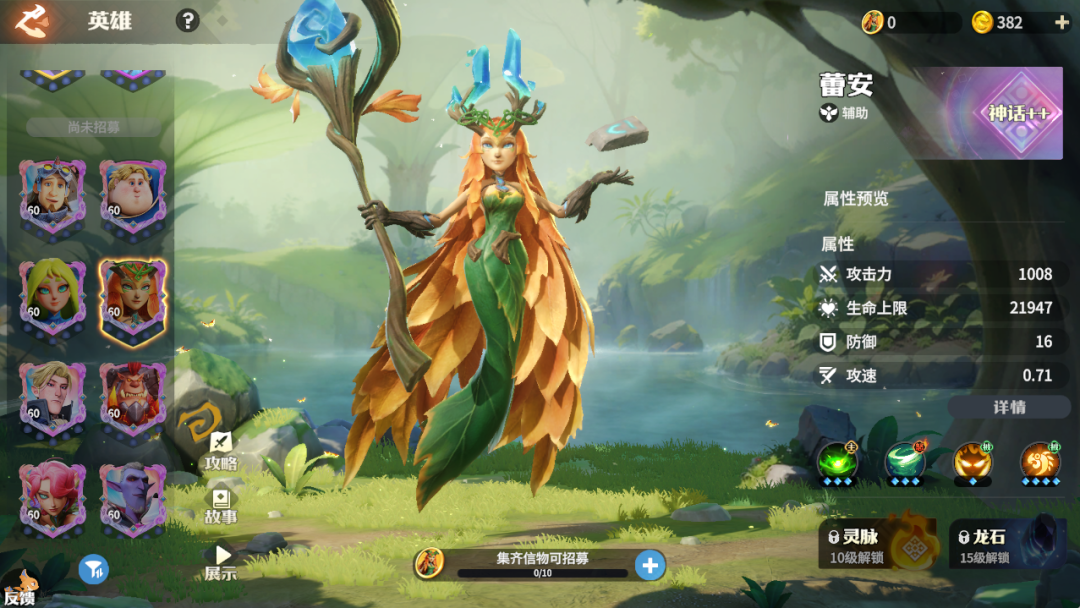1080x608 pixels.
Task: Open the 反馈 feedback button
Action: 20,590
